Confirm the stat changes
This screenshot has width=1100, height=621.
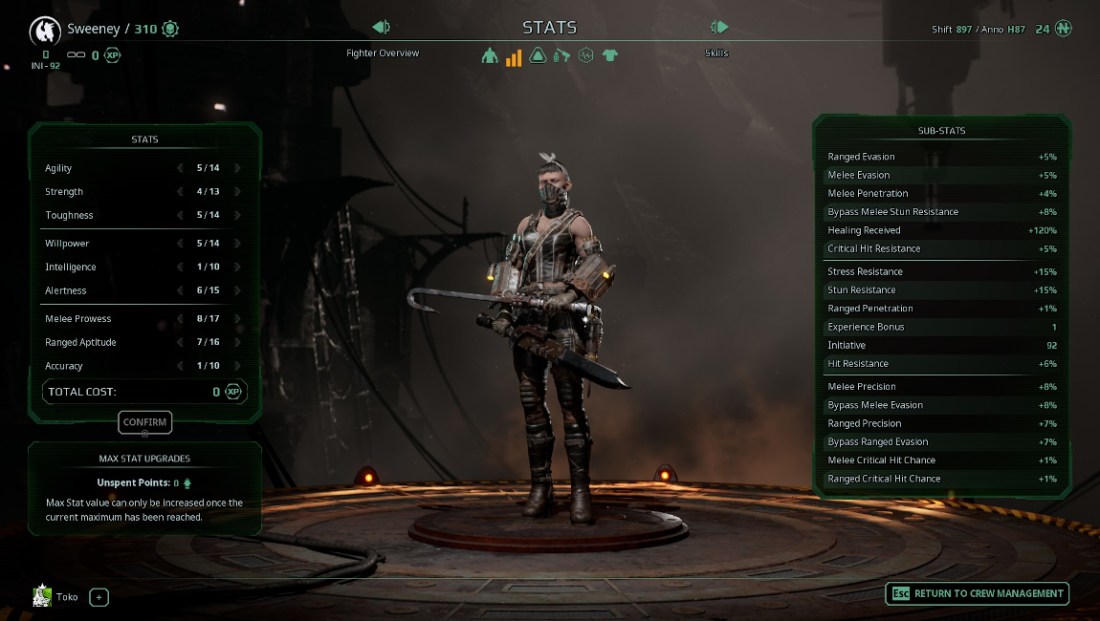click(145, 422)
